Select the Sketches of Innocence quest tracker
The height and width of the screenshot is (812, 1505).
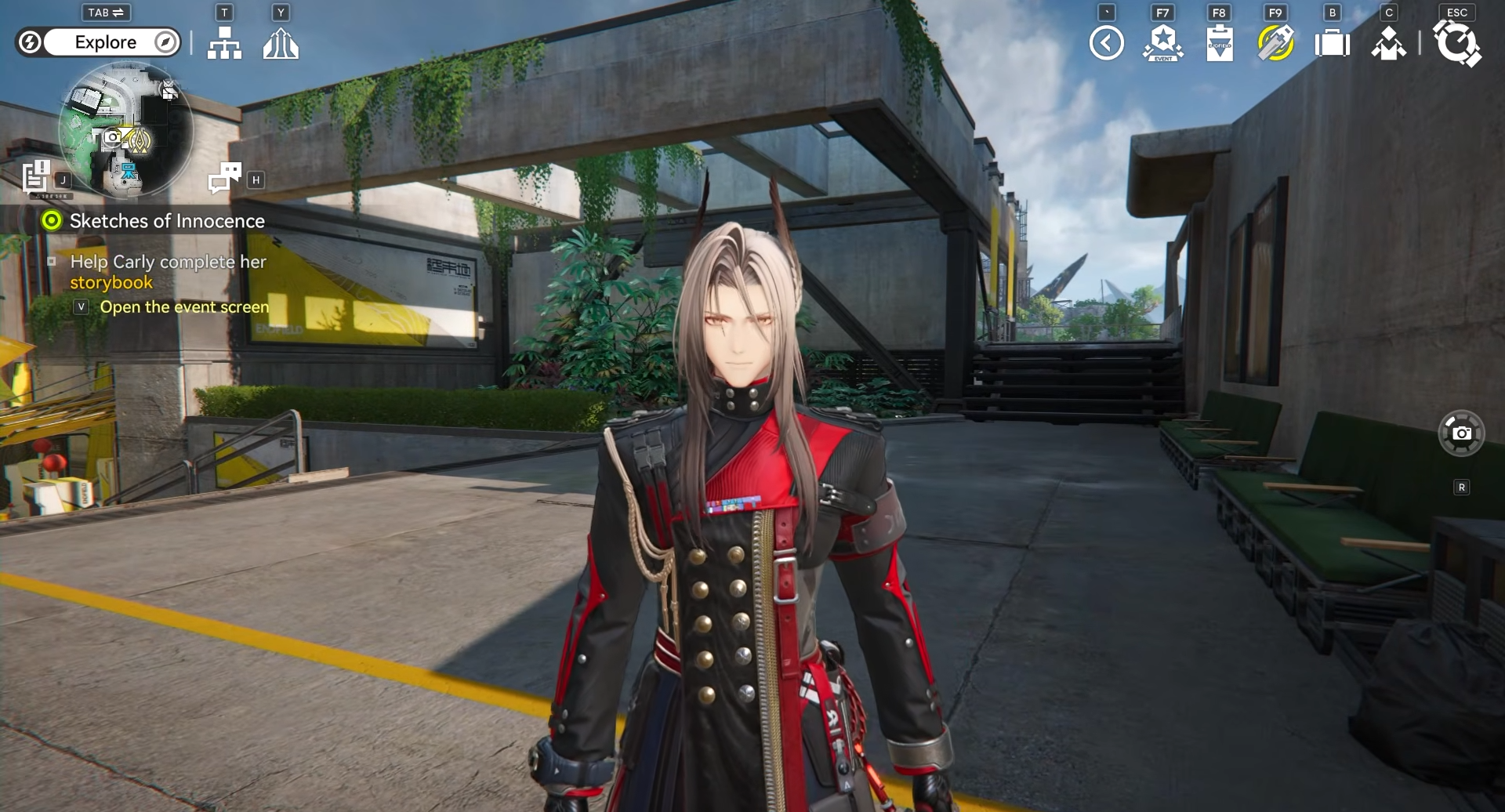(x=166, y=221)
